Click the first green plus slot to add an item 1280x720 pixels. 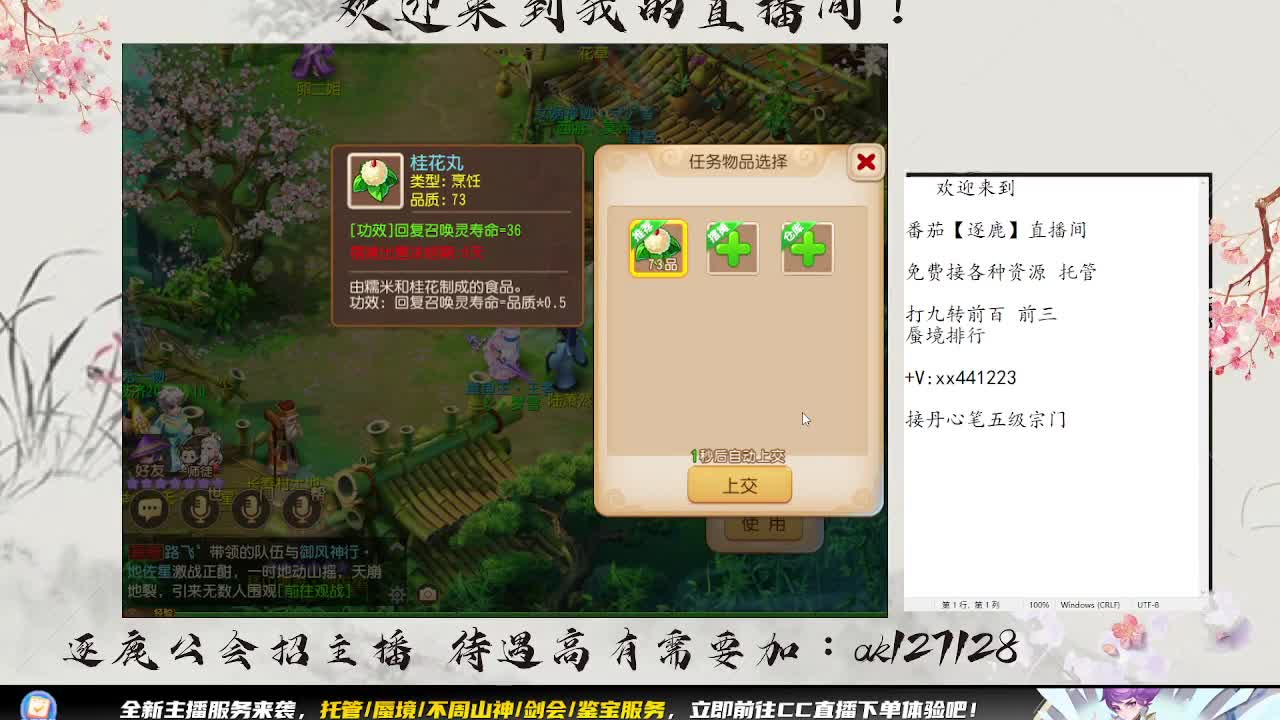734,248
